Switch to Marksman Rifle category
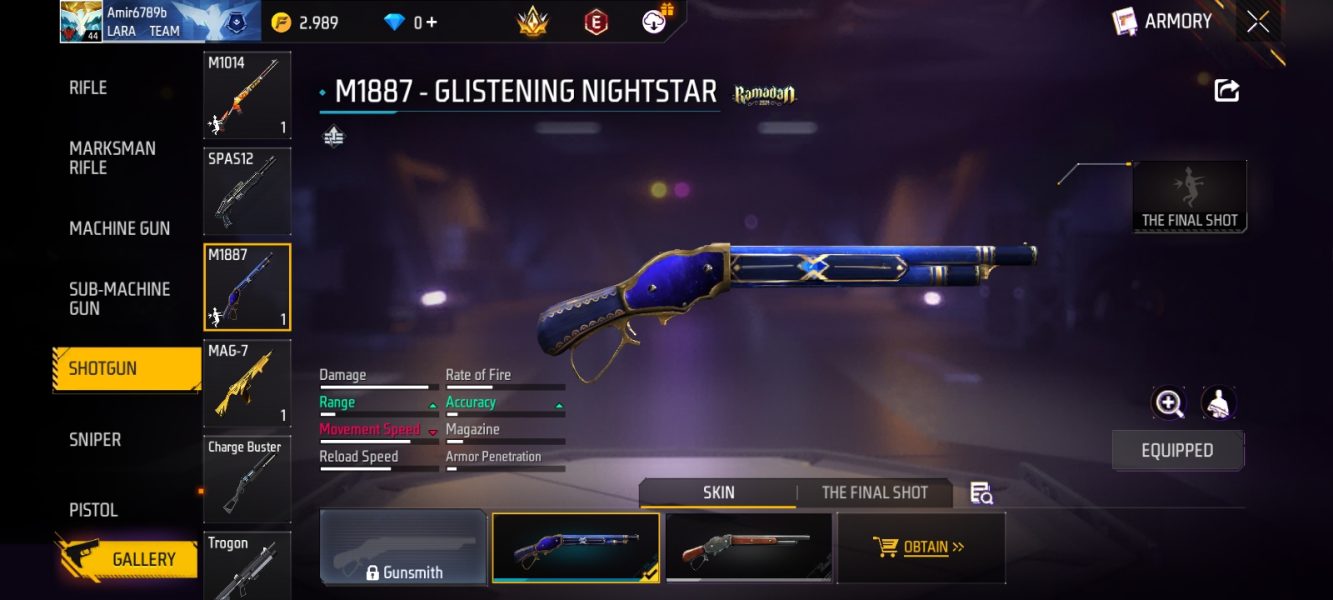Image resolution: width=1333 pixels, height=600 pixels. pyautogui.click(x=112, y=158)
